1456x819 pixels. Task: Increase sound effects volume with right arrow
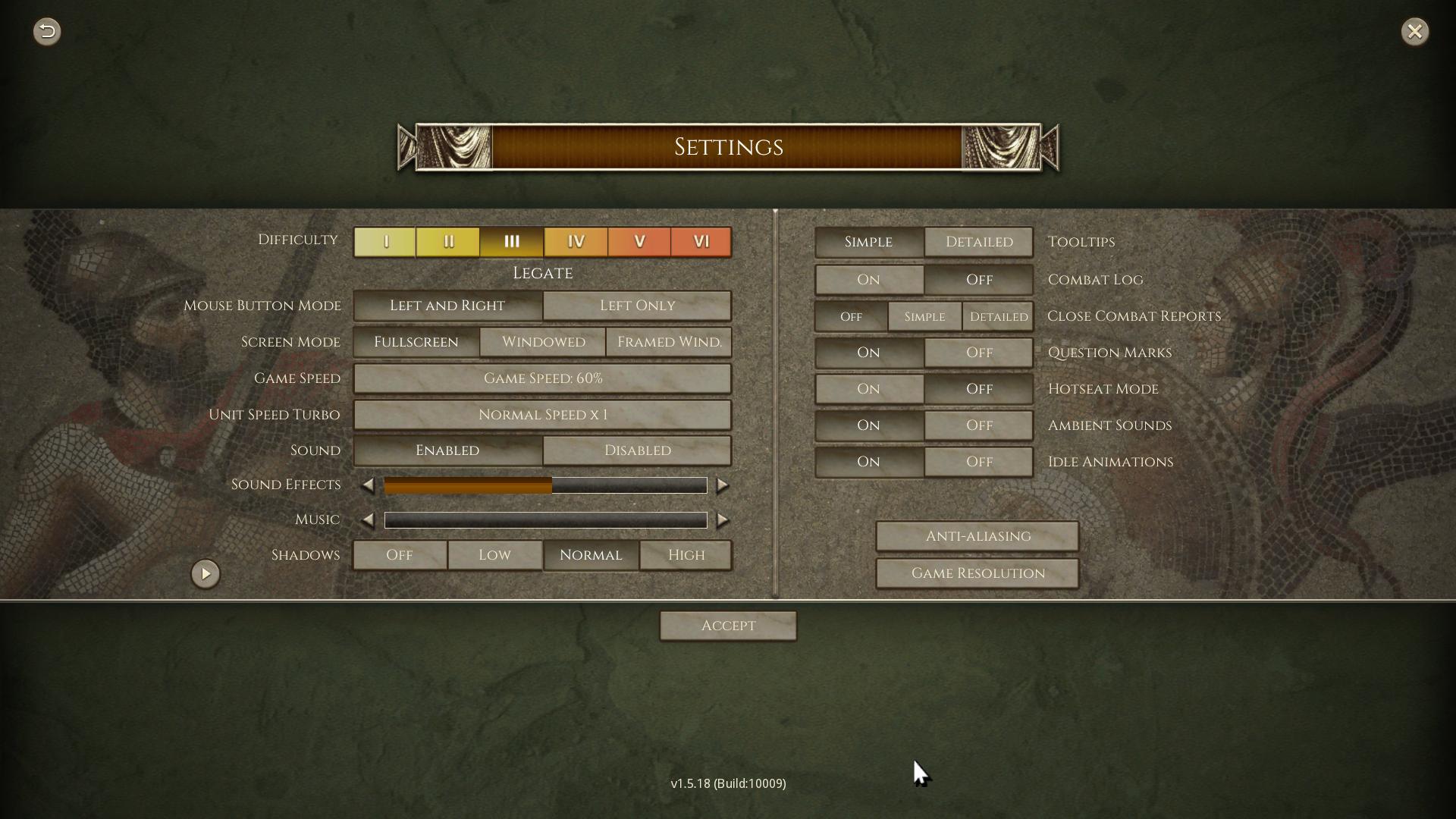tap(723, 485)
